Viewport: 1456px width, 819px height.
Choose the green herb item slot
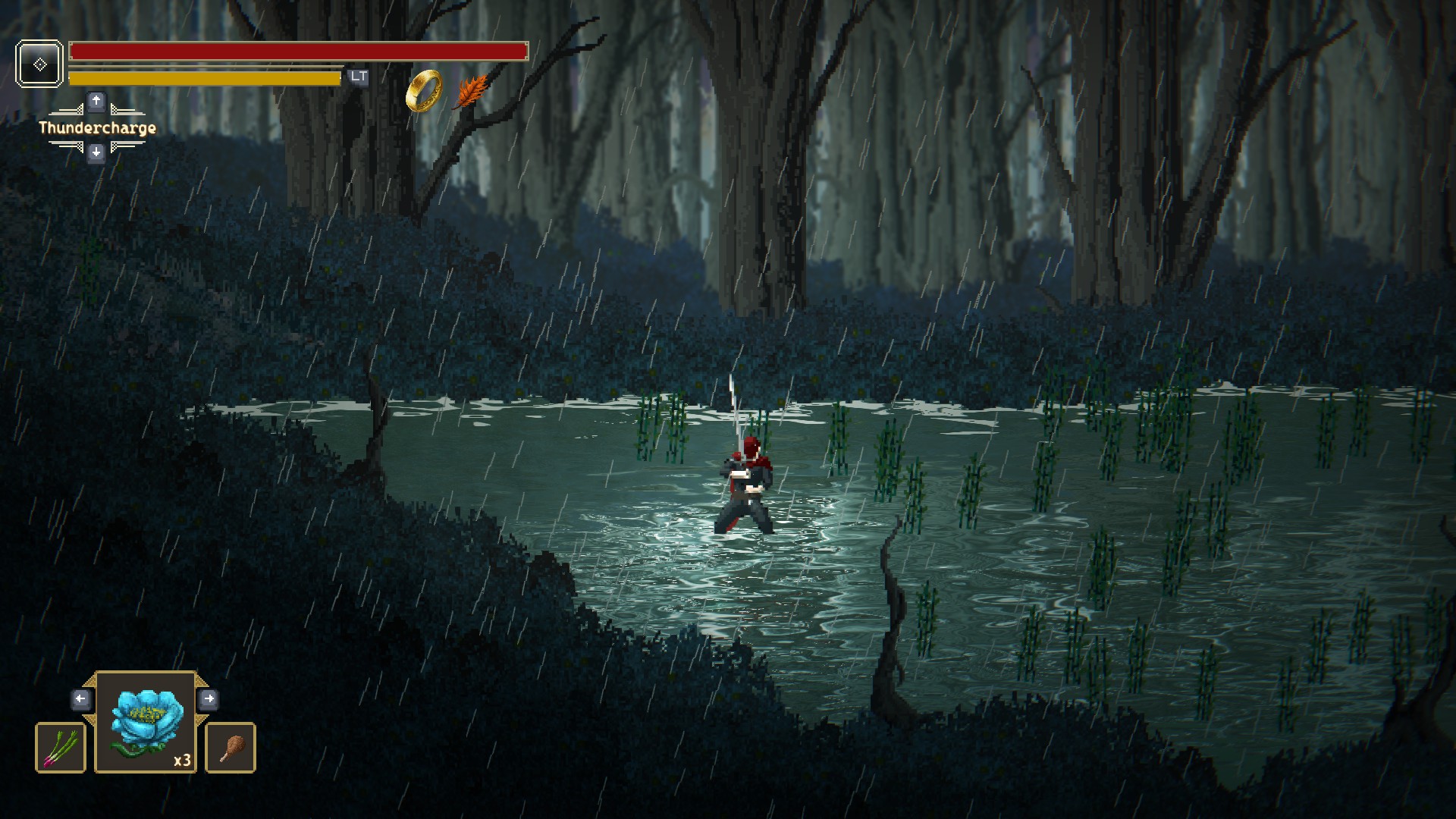click(x=61, y=748)
